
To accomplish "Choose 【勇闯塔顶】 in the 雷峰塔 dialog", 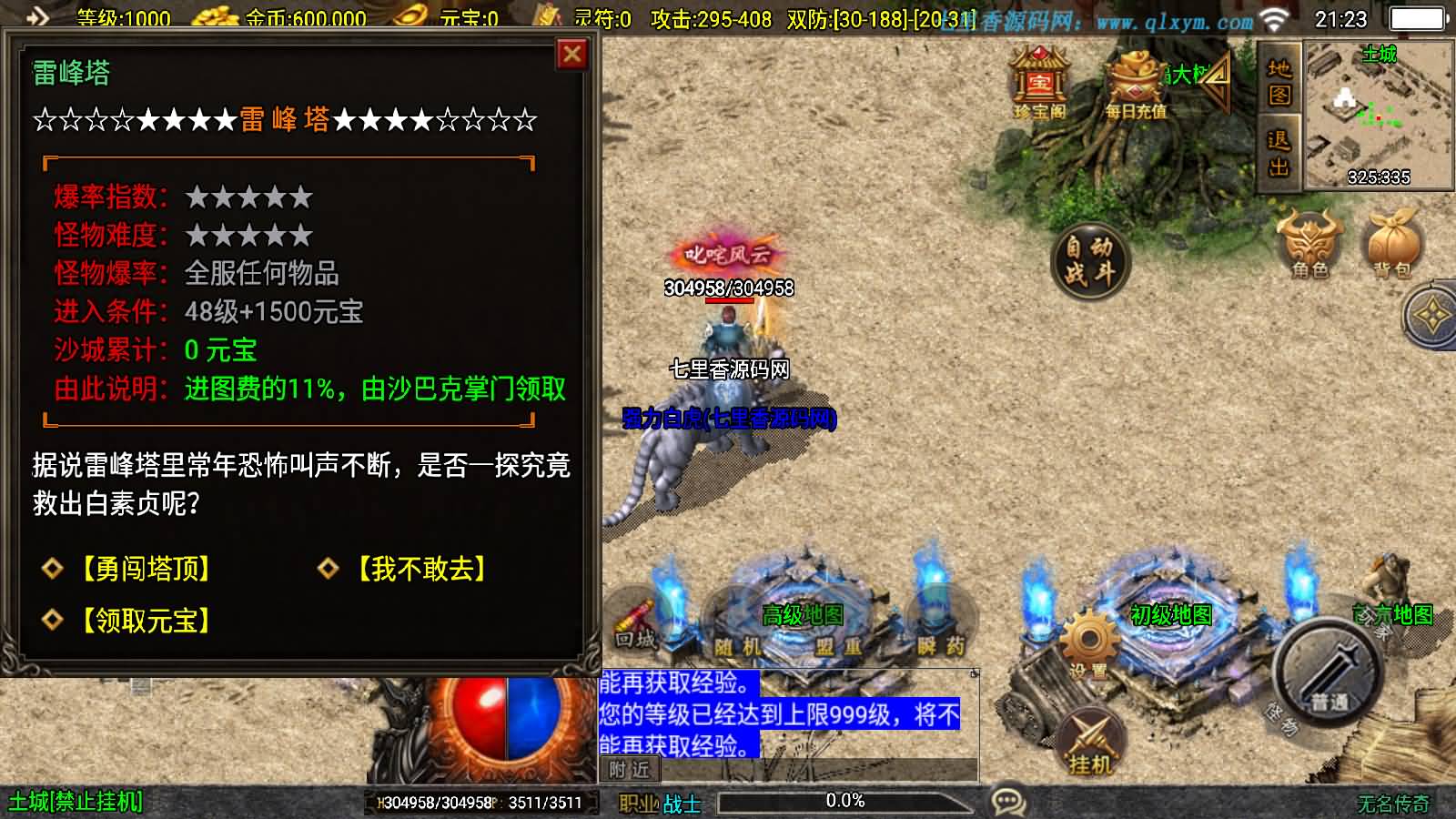I will pos(146,570).
